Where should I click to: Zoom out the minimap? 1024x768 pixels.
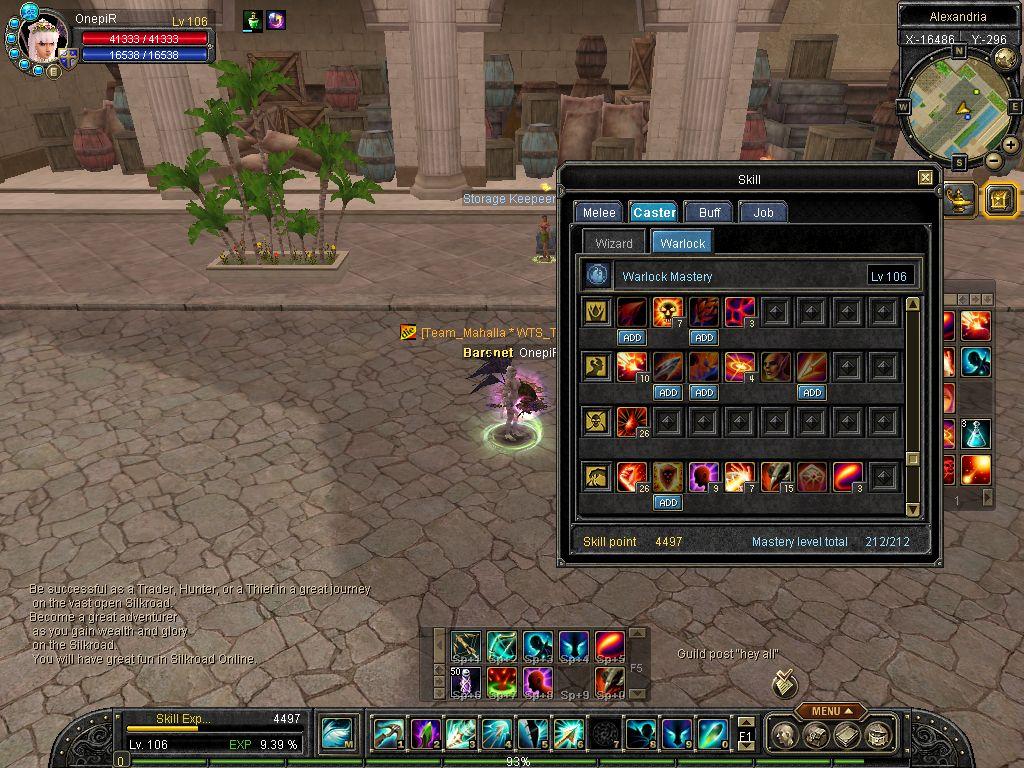point(993,160)
